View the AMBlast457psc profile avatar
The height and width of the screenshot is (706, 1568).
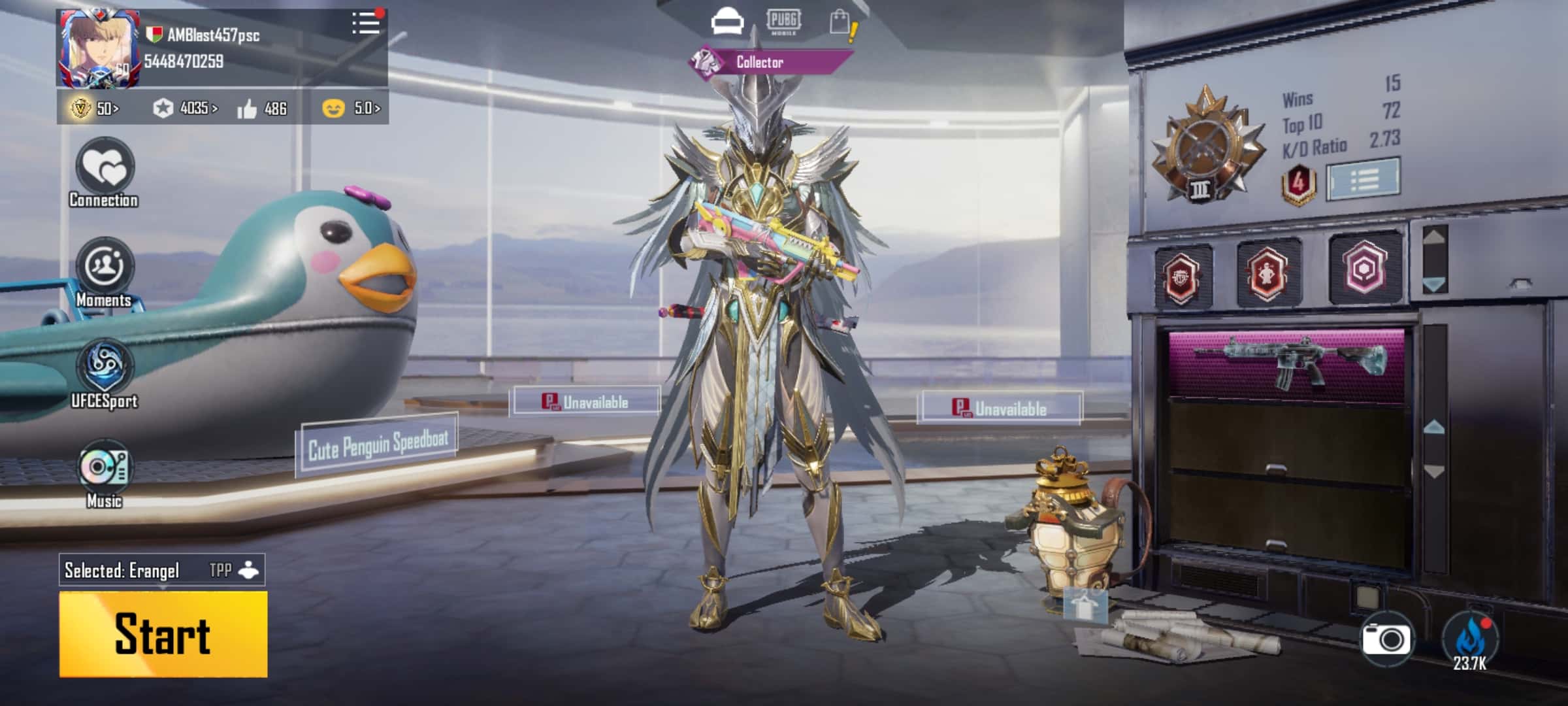[99, 50]
